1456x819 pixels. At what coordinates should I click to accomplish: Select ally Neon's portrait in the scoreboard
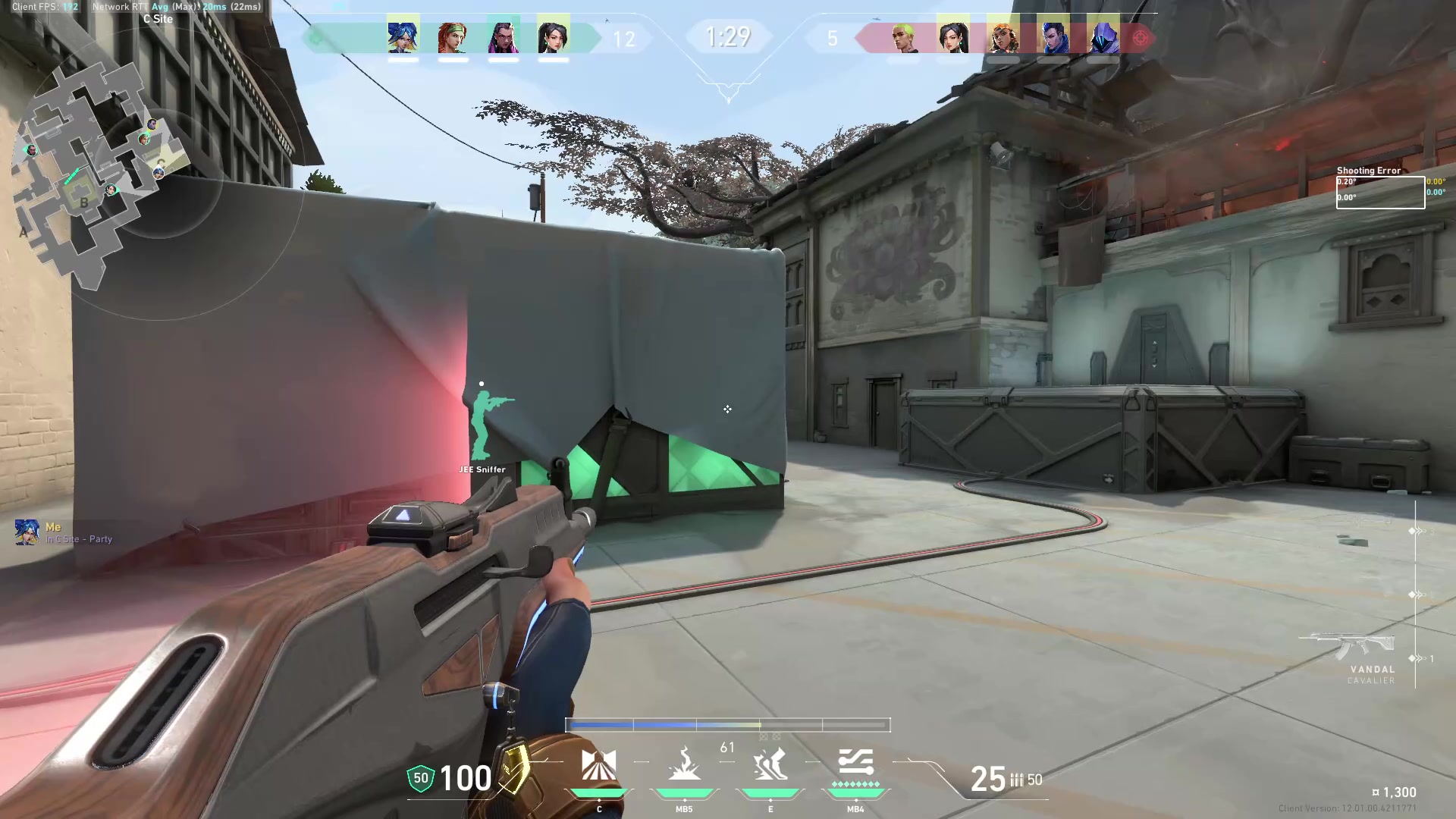click(404, 36)
